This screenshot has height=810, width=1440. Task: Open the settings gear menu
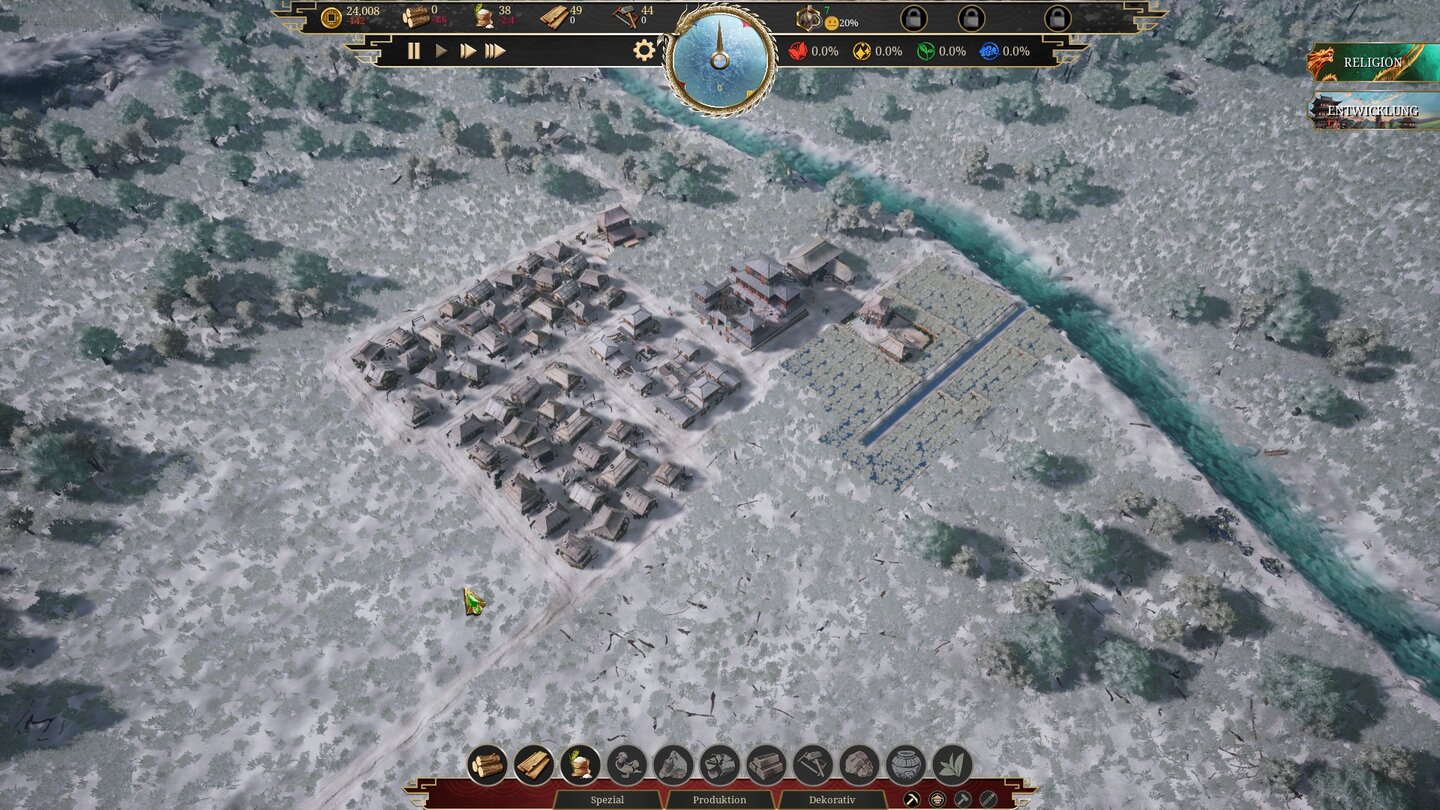point(644,49)
